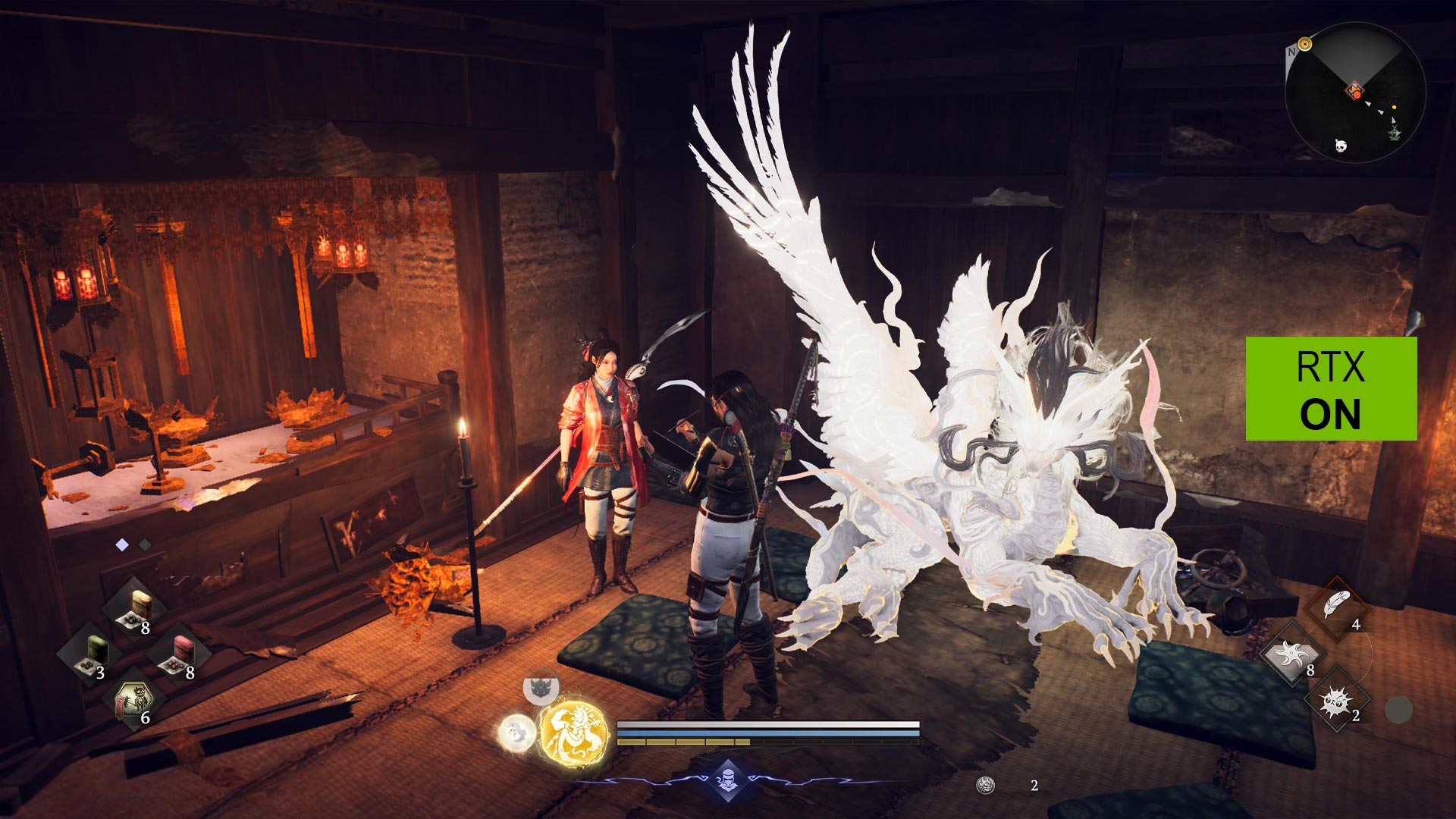
Task: Click the green RTX ON badge
Action: click(x=1331, y=389)
